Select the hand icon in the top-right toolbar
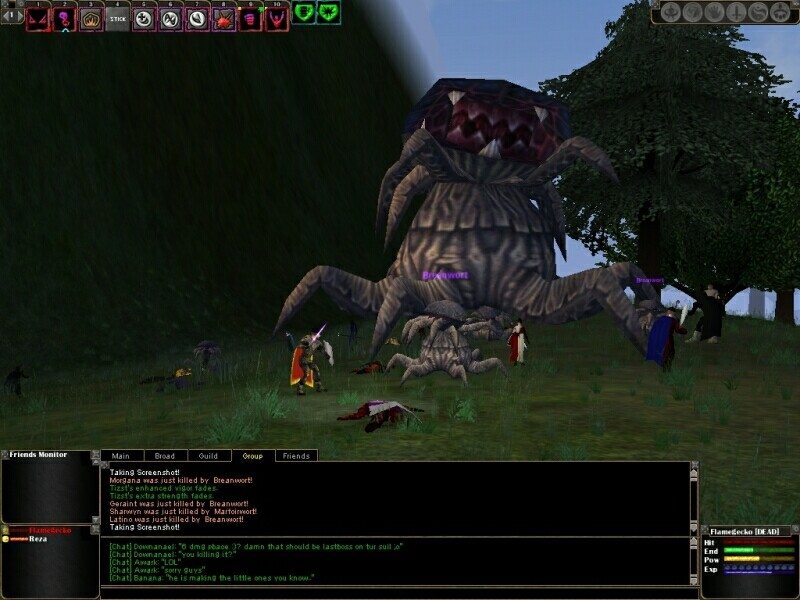 coord(713,13)
